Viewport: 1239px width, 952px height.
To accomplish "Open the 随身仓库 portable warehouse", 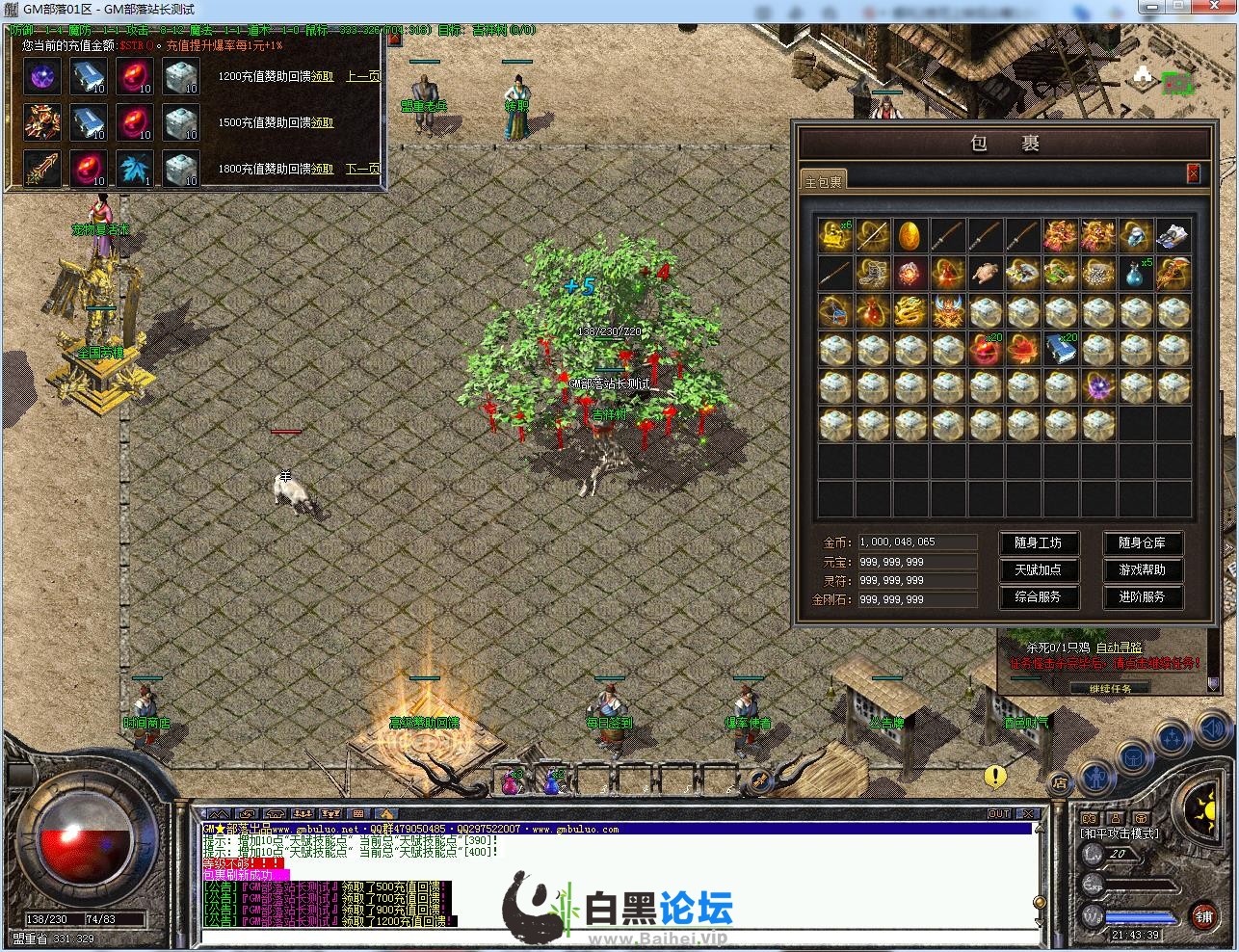I will [x=1142, y=543].
